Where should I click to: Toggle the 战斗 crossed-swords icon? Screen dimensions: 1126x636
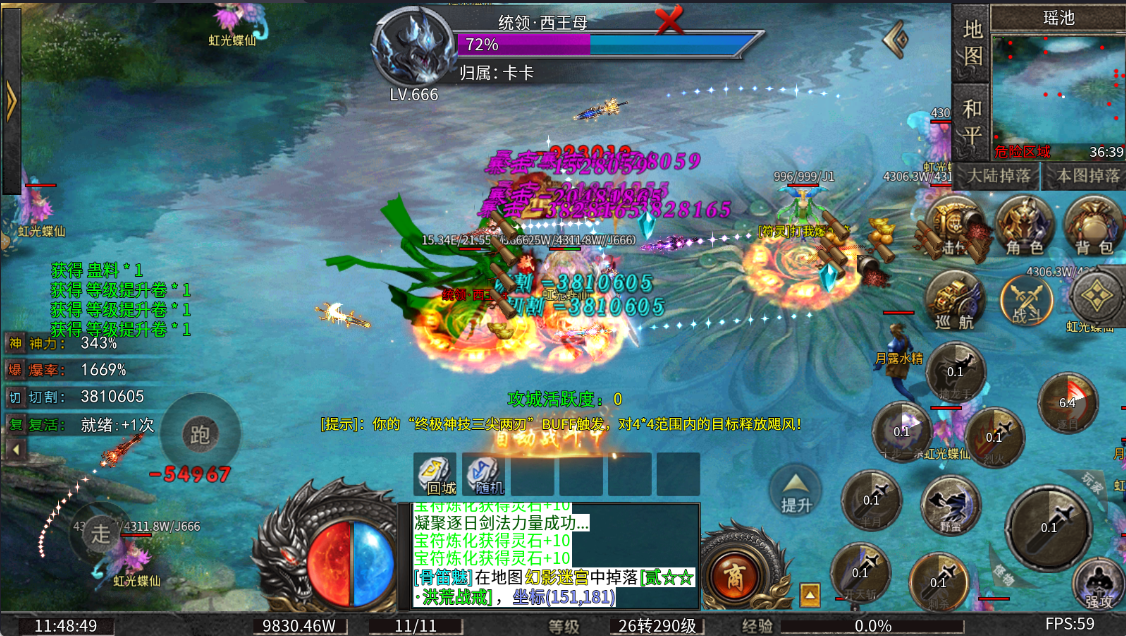(x=1028, y=300)
